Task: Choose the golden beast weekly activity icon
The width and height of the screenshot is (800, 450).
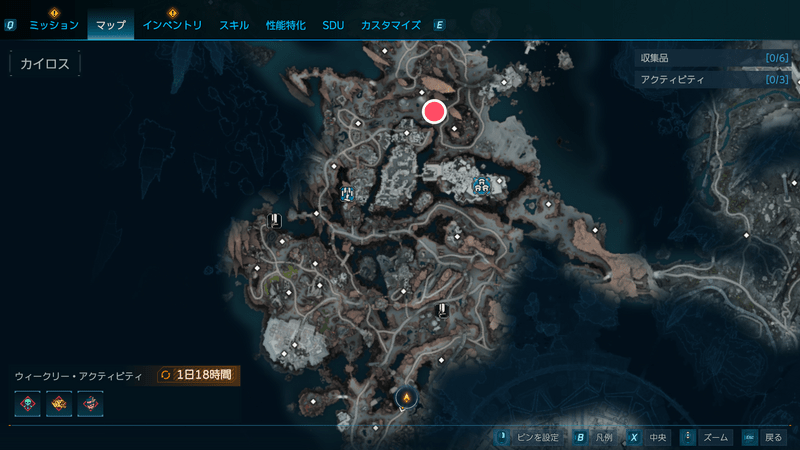Action: (x=59, y=405)
